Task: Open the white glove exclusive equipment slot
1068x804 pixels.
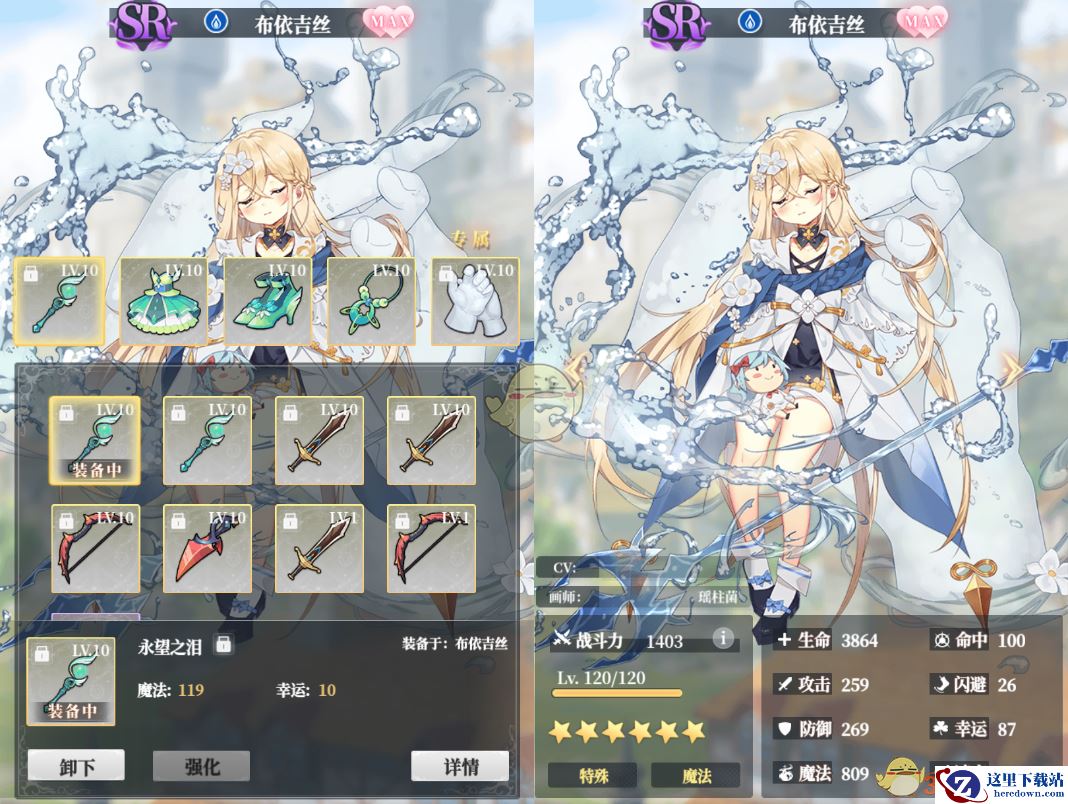Action: click(475, 301)
